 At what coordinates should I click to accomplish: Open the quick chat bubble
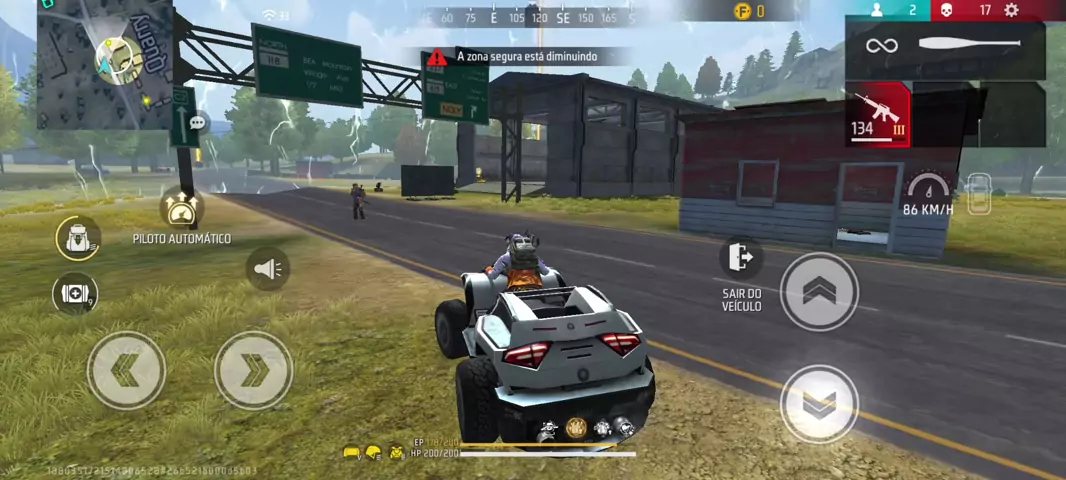click(x=197, y=122)
